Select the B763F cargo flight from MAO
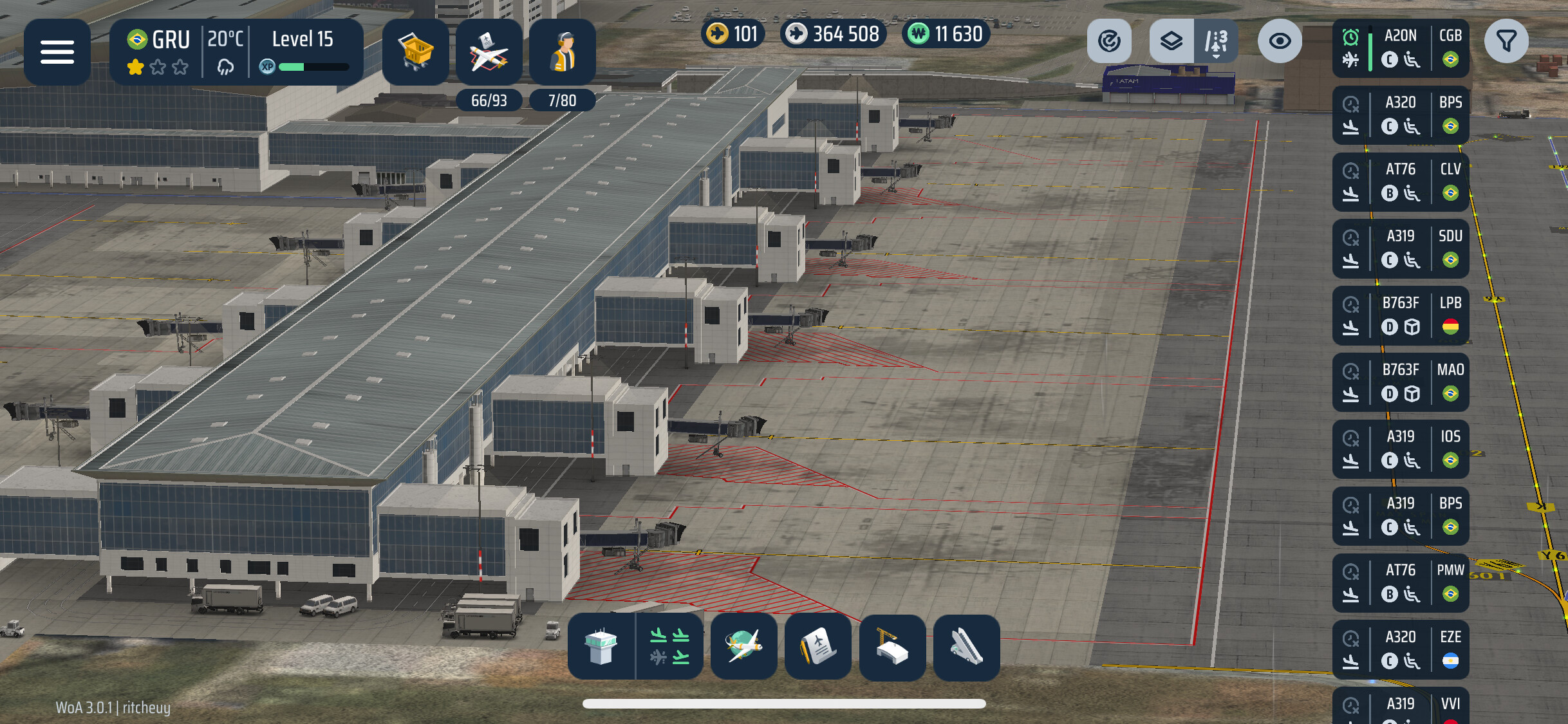Screen dimensions: 1568x724 coord(1401,382)
